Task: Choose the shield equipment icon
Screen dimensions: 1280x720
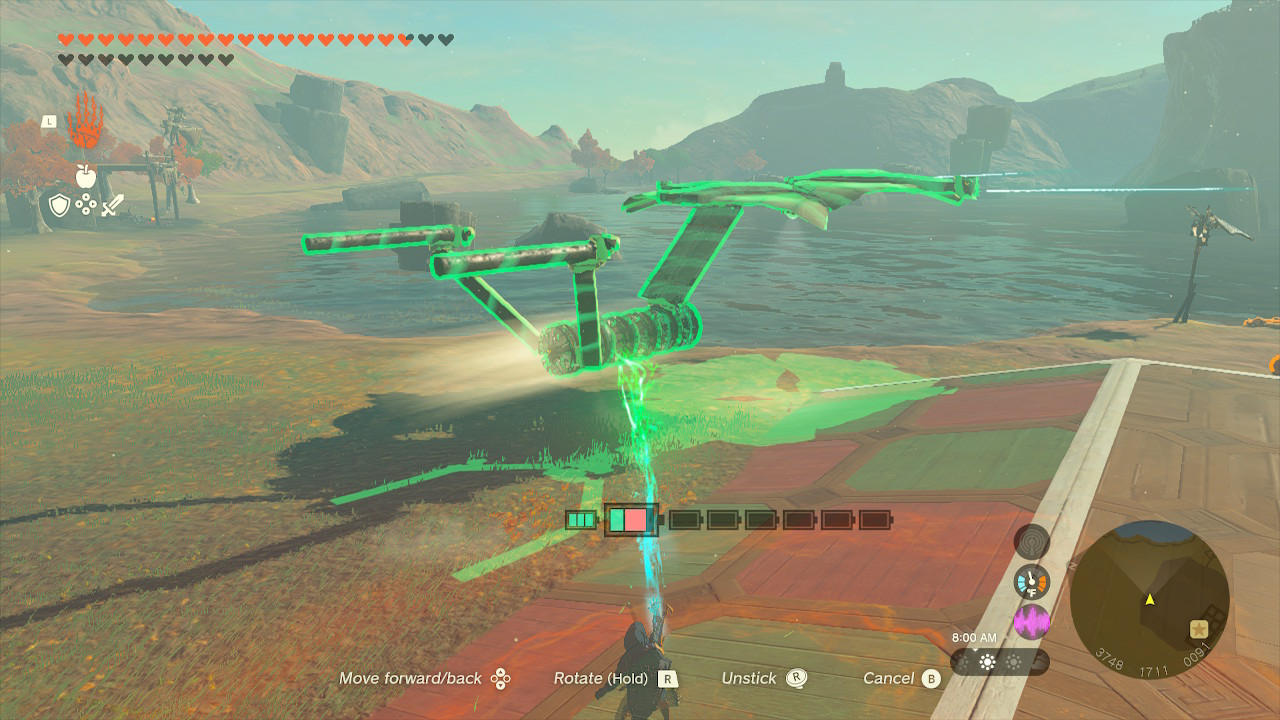Action: click(59, 206)
